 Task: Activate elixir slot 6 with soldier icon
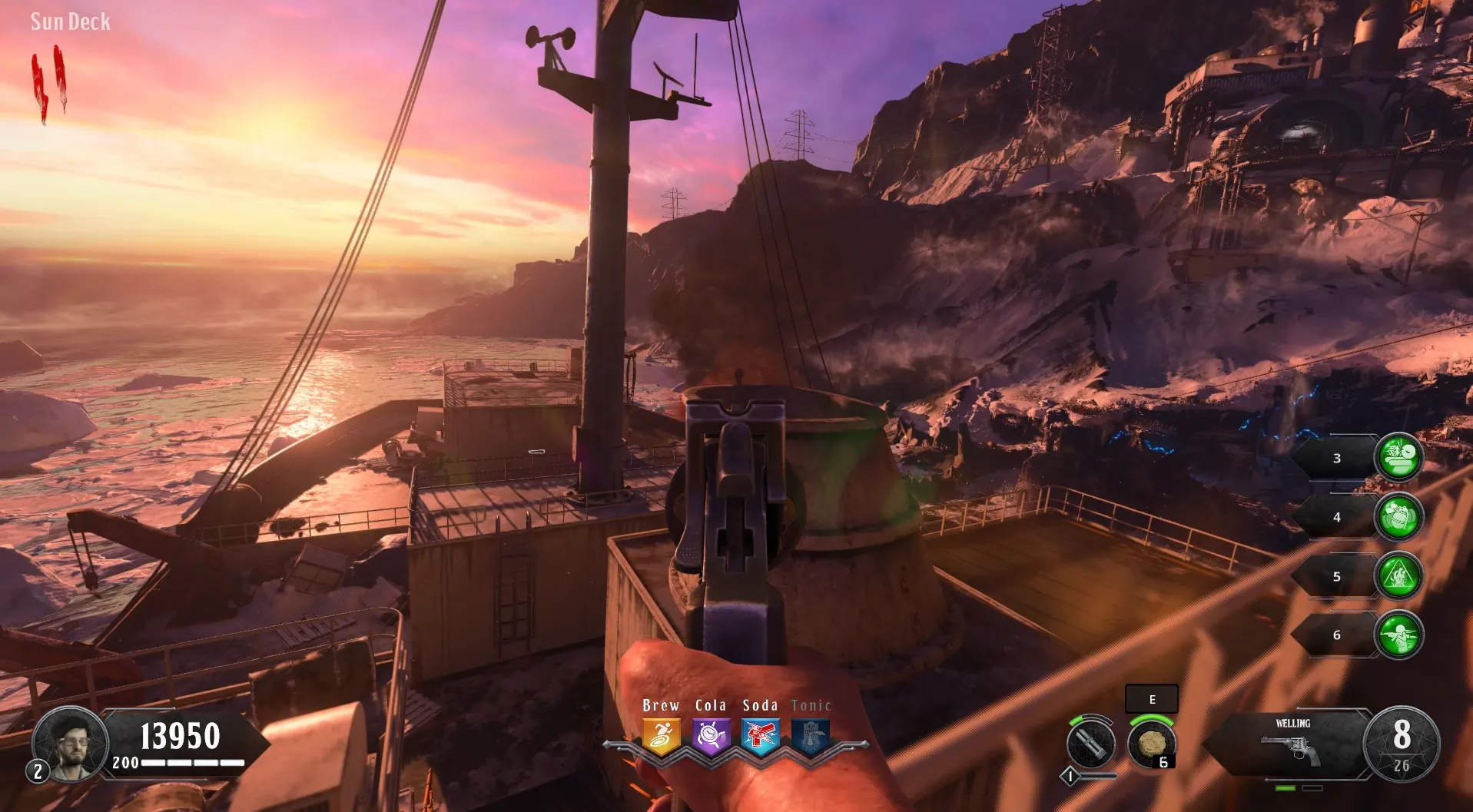coord(1398,635)
